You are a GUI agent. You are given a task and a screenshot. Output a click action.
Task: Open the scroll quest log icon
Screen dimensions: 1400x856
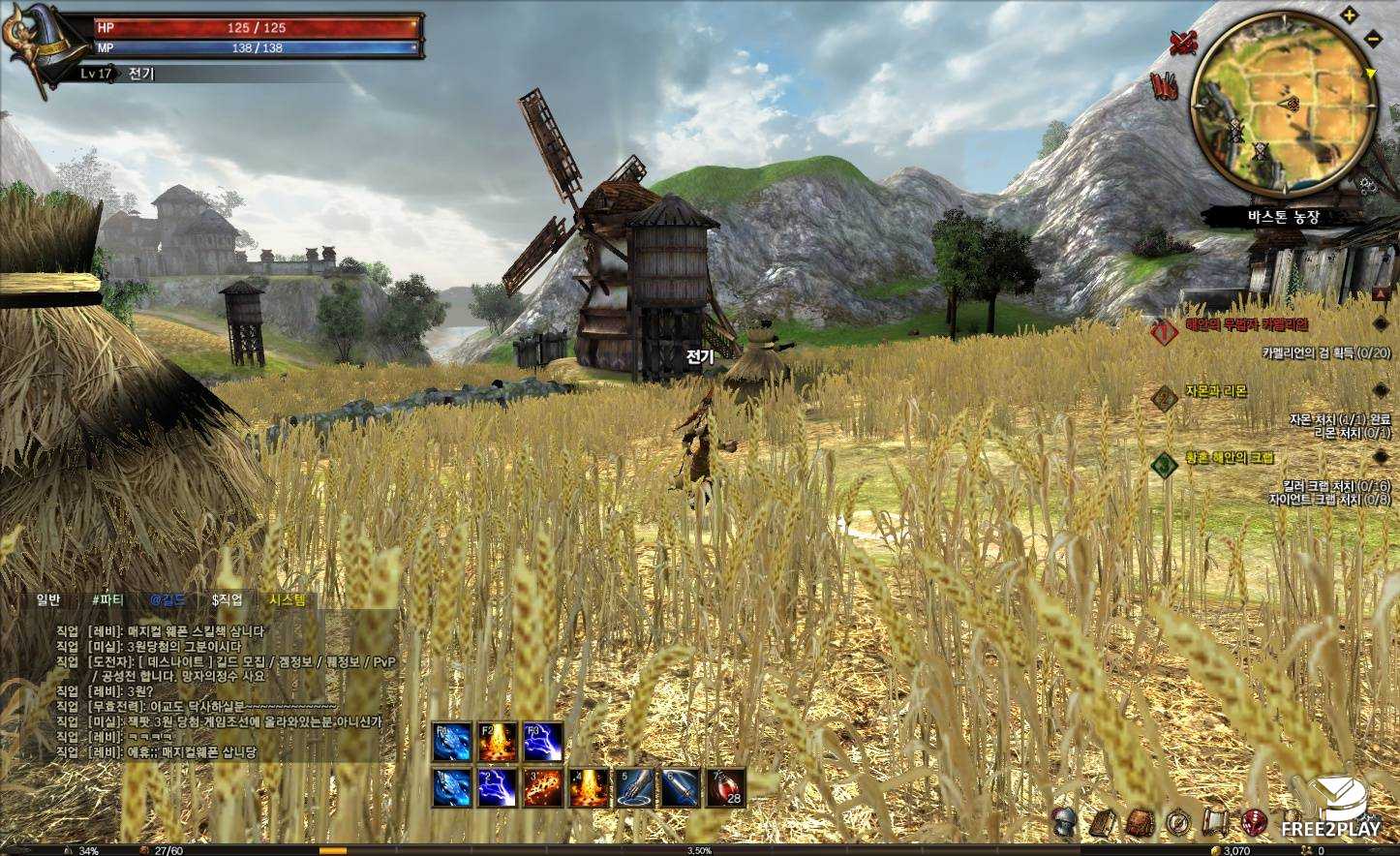[x=1214, y=823]
